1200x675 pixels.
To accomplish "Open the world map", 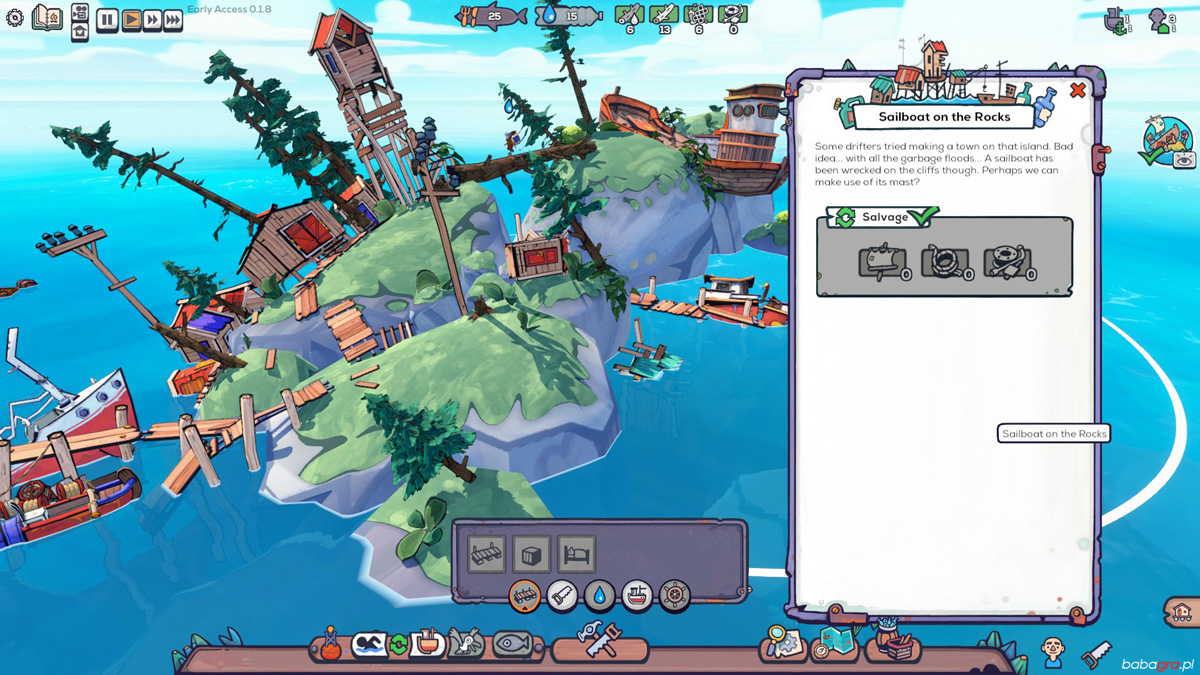I will tap(834, 643).
